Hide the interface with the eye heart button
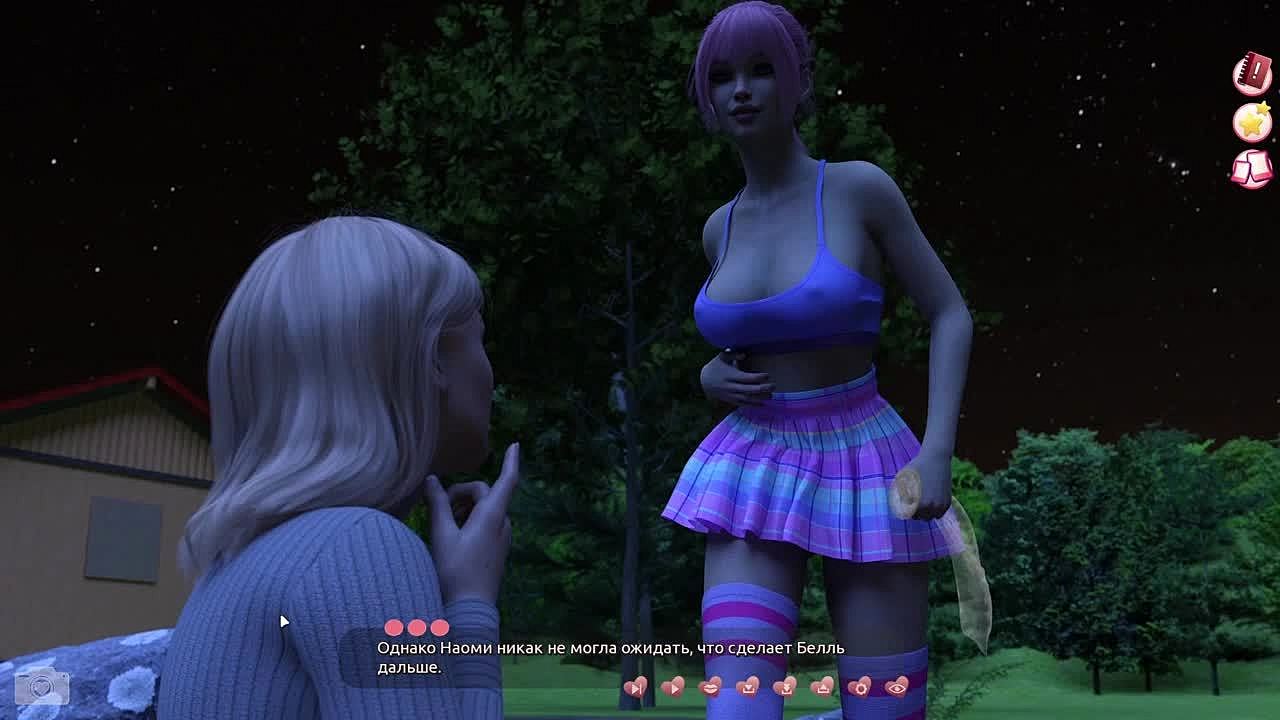Screen dimensions: 1280x720 point(897,687)
